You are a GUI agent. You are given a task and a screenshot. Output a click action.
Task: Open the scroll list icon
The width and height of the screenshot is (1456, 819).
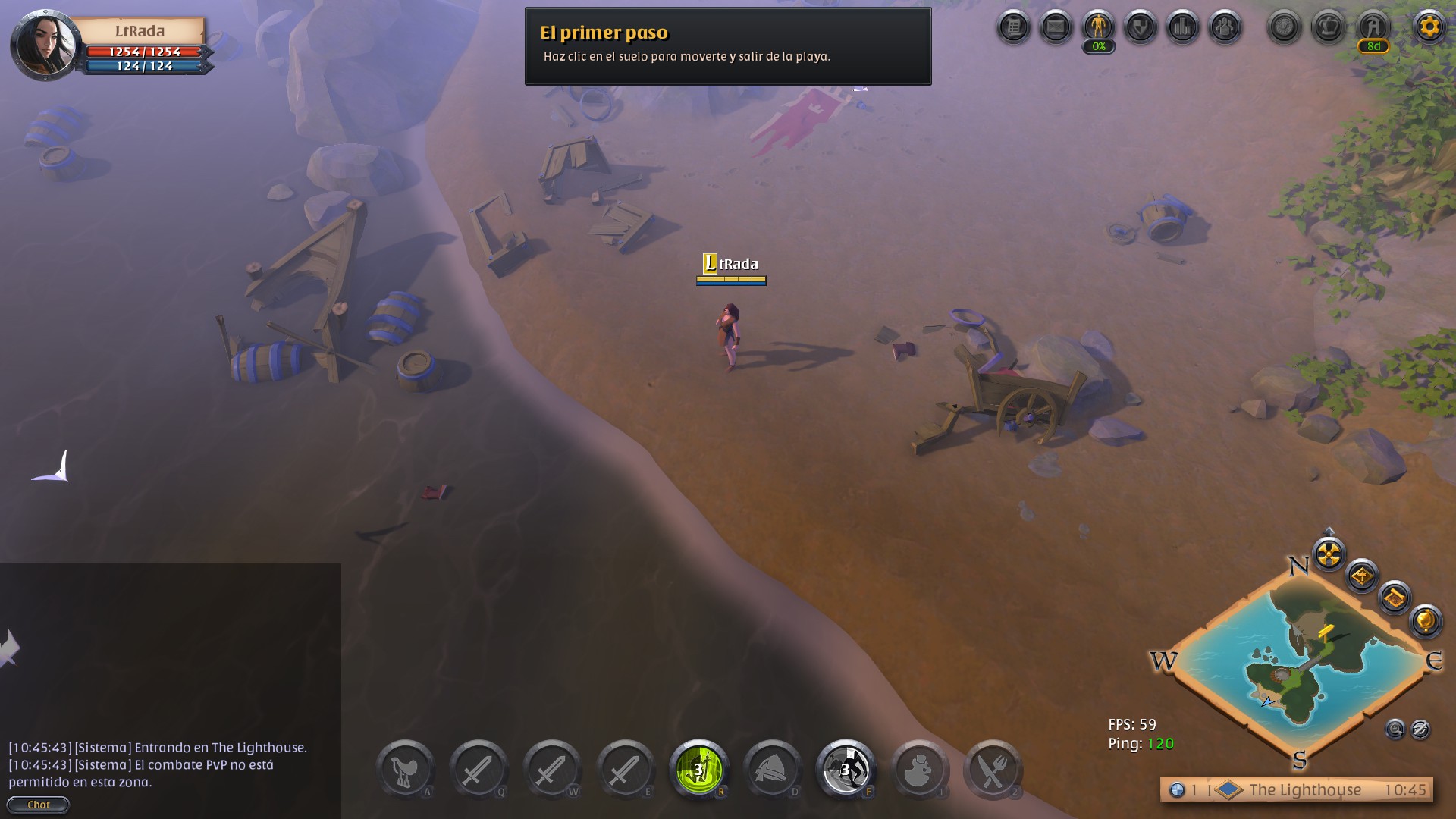point(1013,28)
